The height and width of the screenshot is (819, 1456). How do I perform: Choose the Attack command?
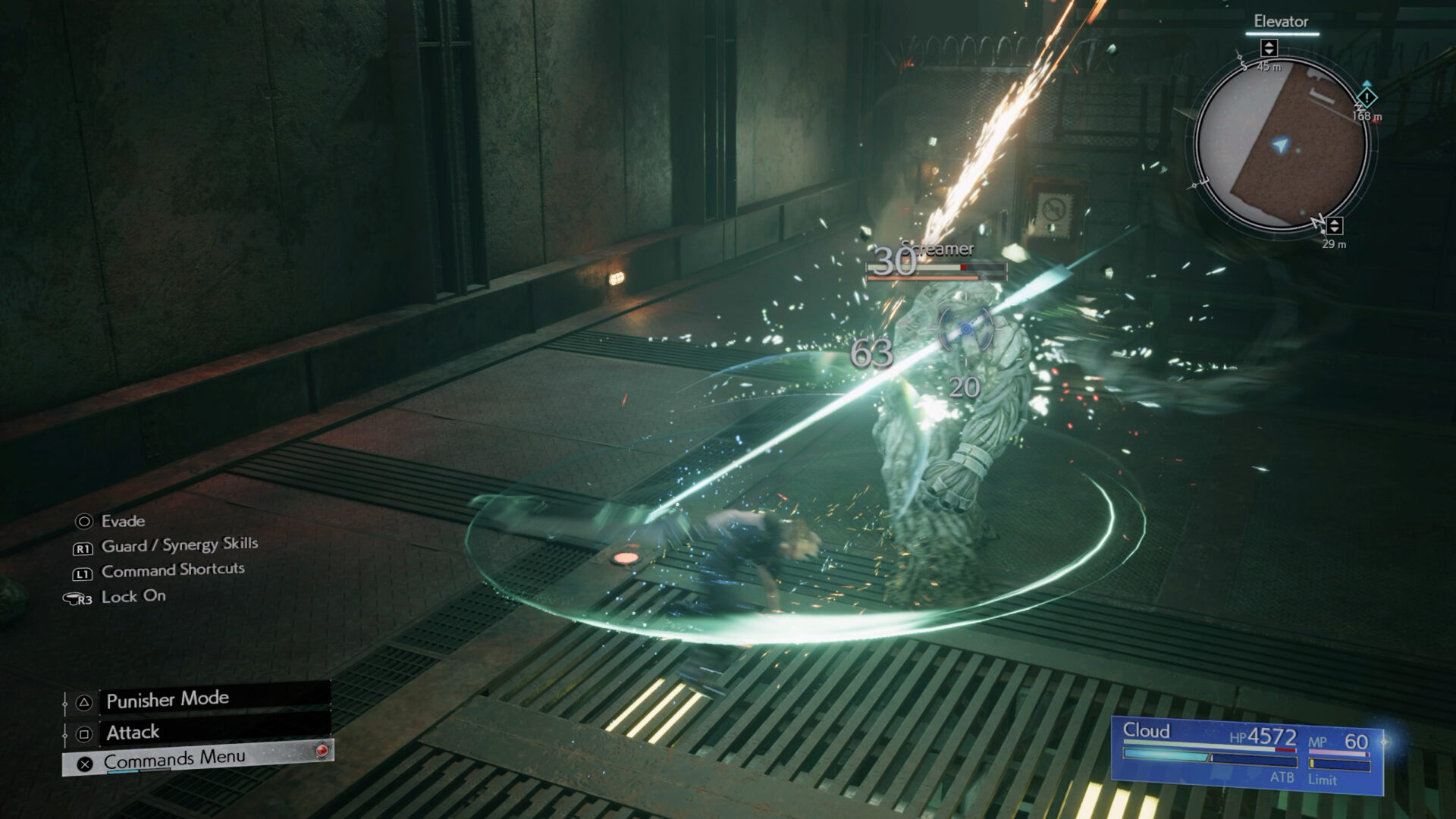(x=133, y=733)
